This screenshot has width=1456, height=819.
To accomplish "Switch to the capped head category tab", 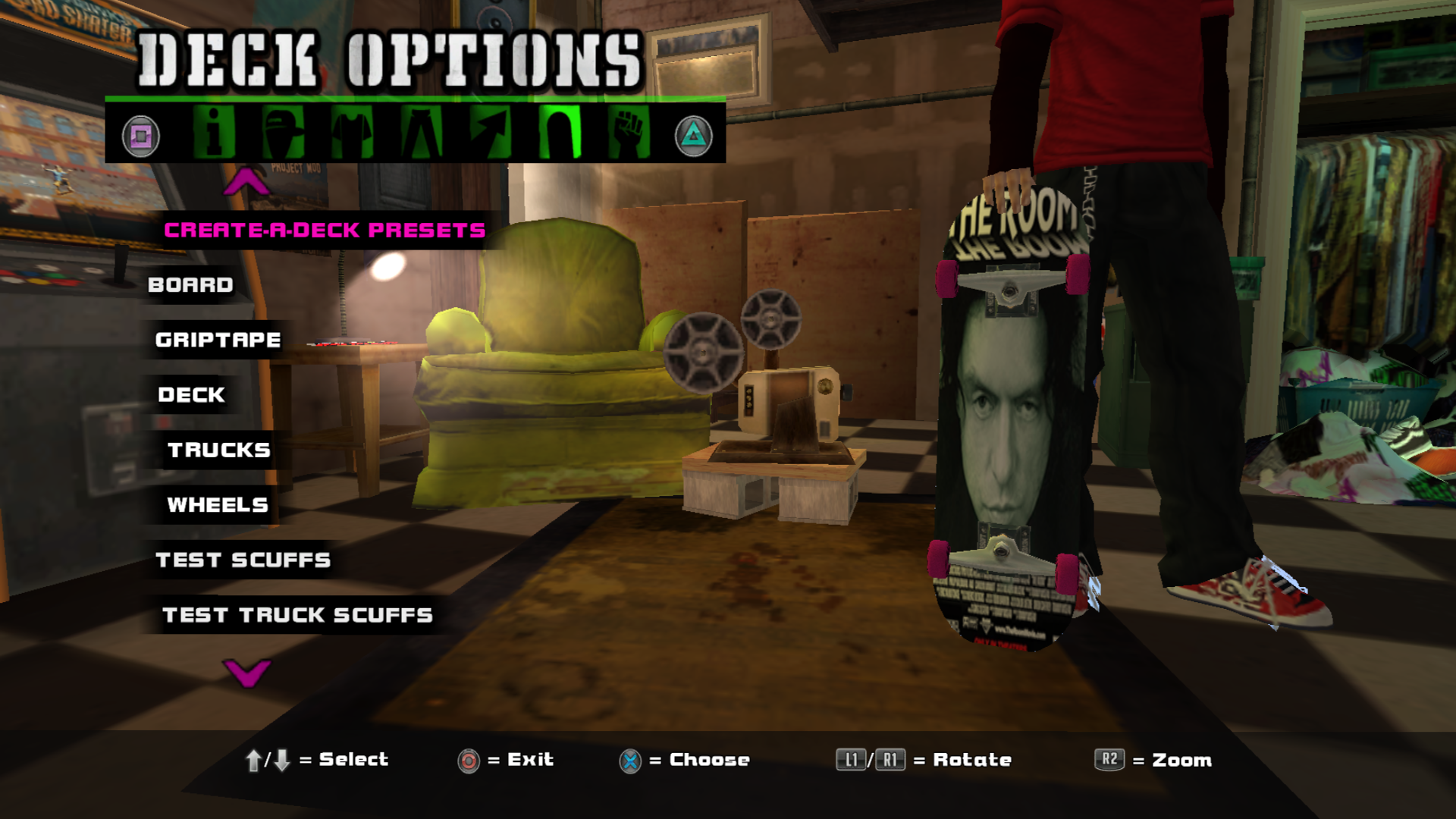I will click(283, 132).
